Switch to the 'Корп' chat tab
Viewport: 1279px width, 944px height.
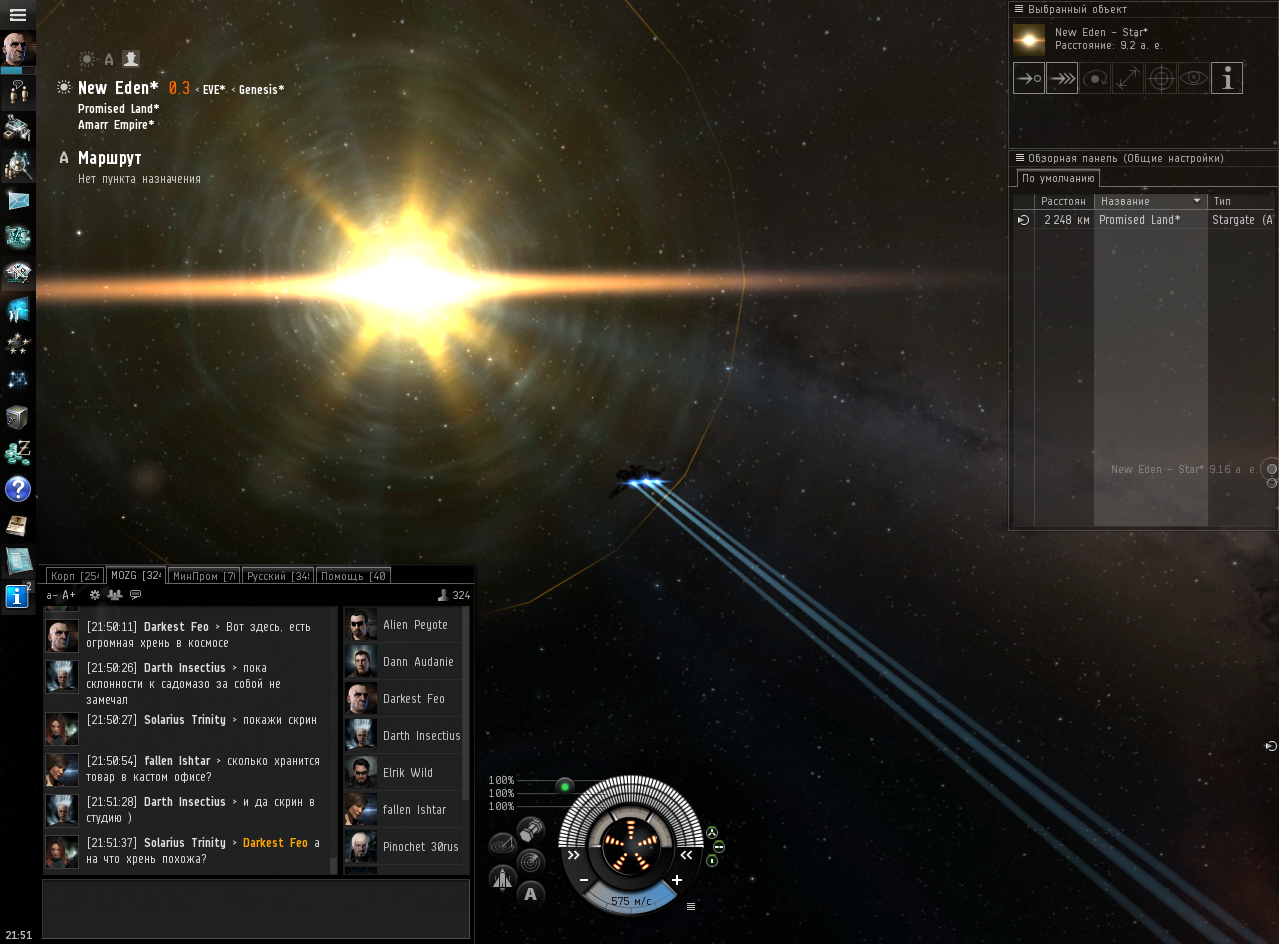pos(75,576)
